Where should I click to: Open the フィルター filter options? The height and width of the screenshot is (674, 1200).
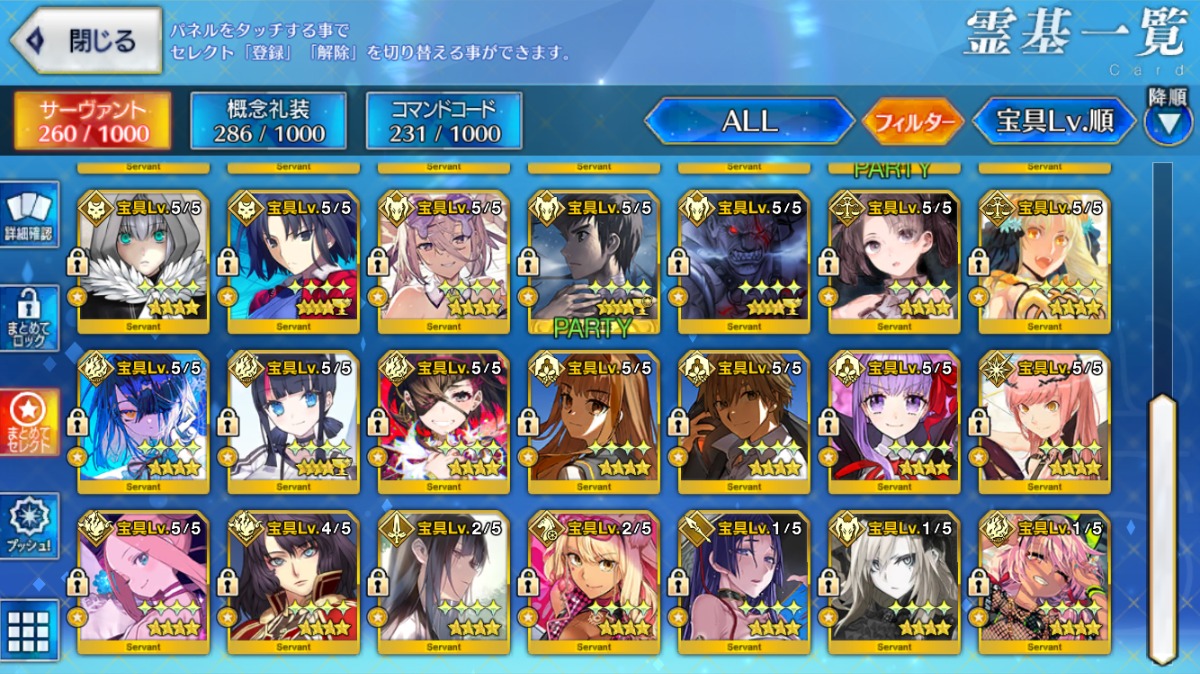pos(912,122)
